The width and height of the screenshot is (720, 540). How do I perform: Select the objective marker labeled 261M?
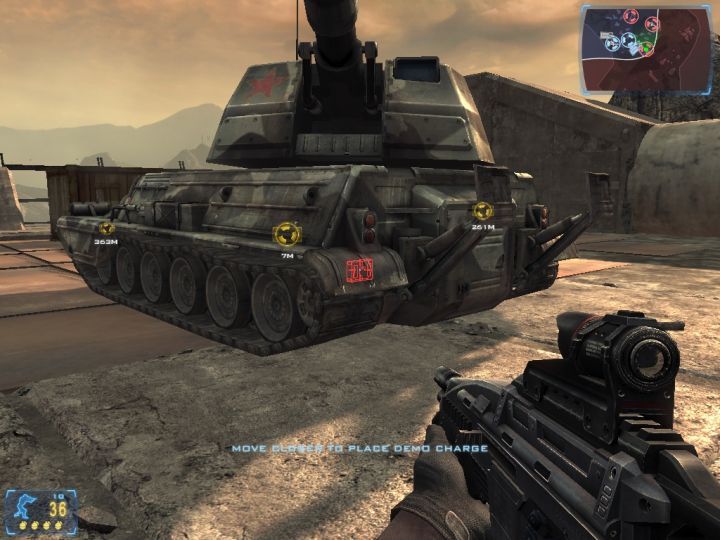(483, 211)
